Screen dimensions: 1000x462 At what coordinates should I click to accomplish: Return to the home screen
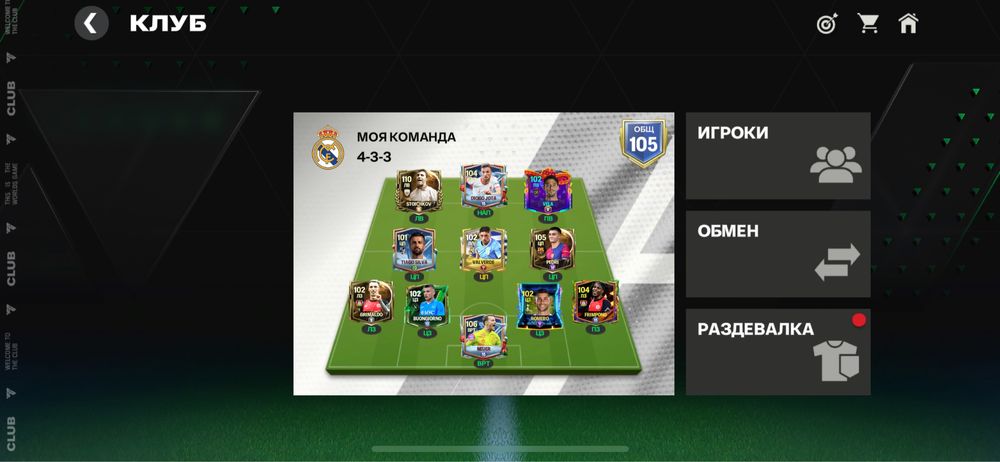click(908, 23)
